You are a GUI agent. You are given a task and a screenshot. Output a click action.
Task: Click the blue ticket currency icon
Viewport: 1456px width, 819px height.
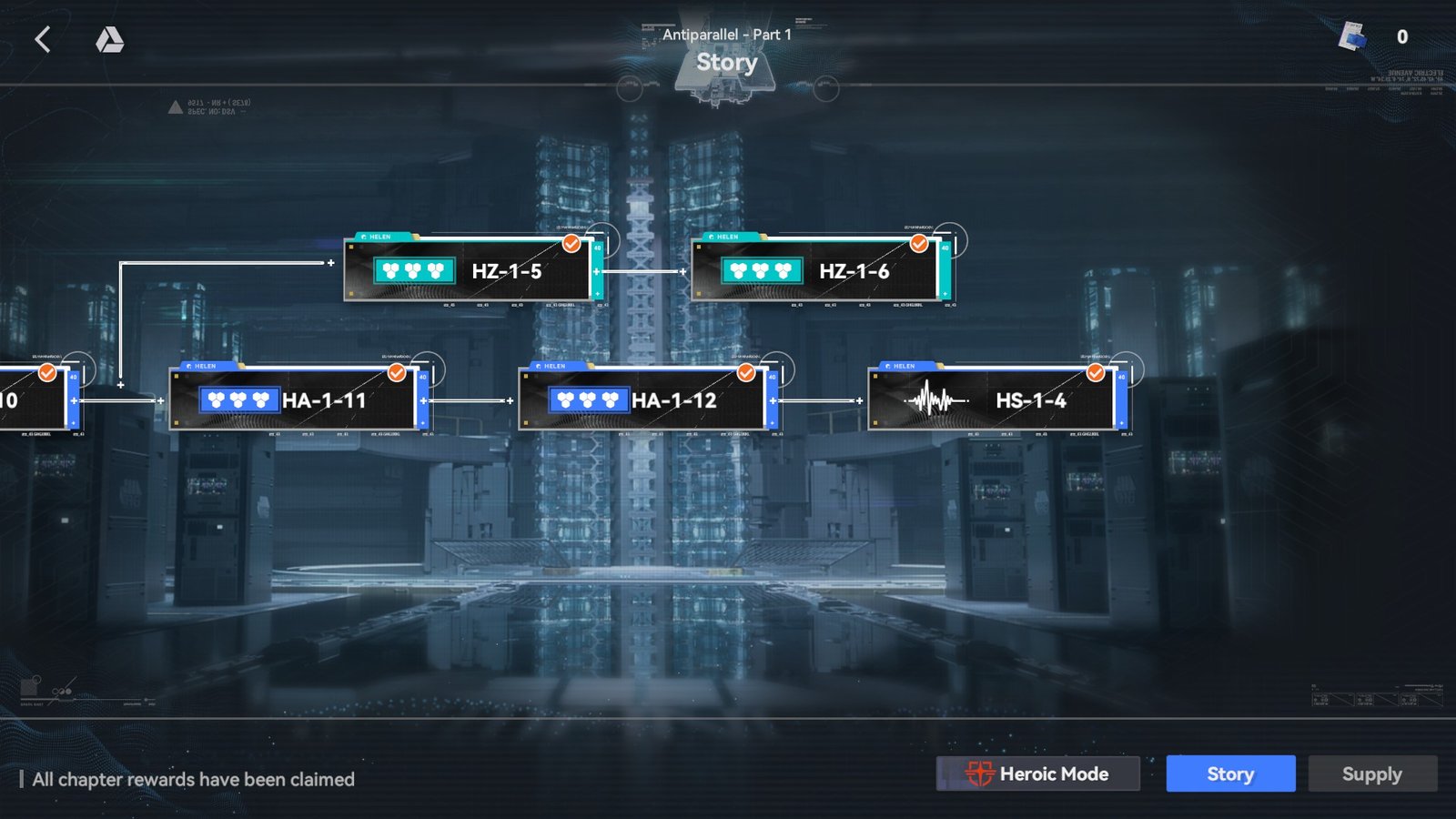(x=1352, y=36)
